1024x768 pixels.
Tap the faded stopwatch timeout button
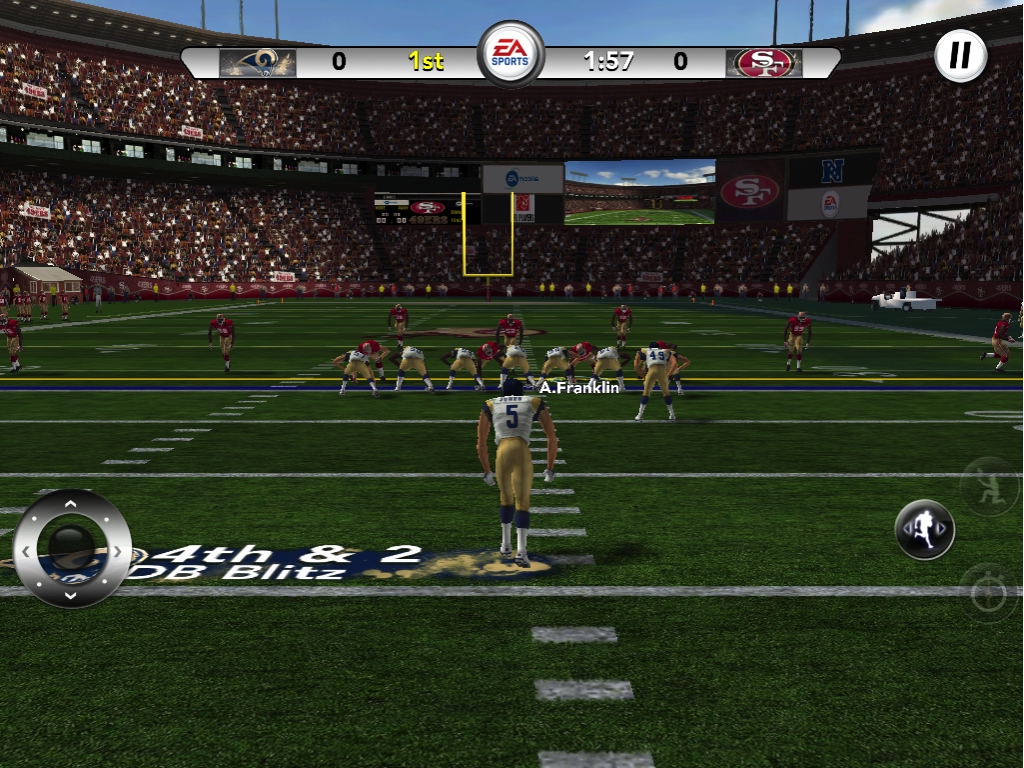[988, 593]
